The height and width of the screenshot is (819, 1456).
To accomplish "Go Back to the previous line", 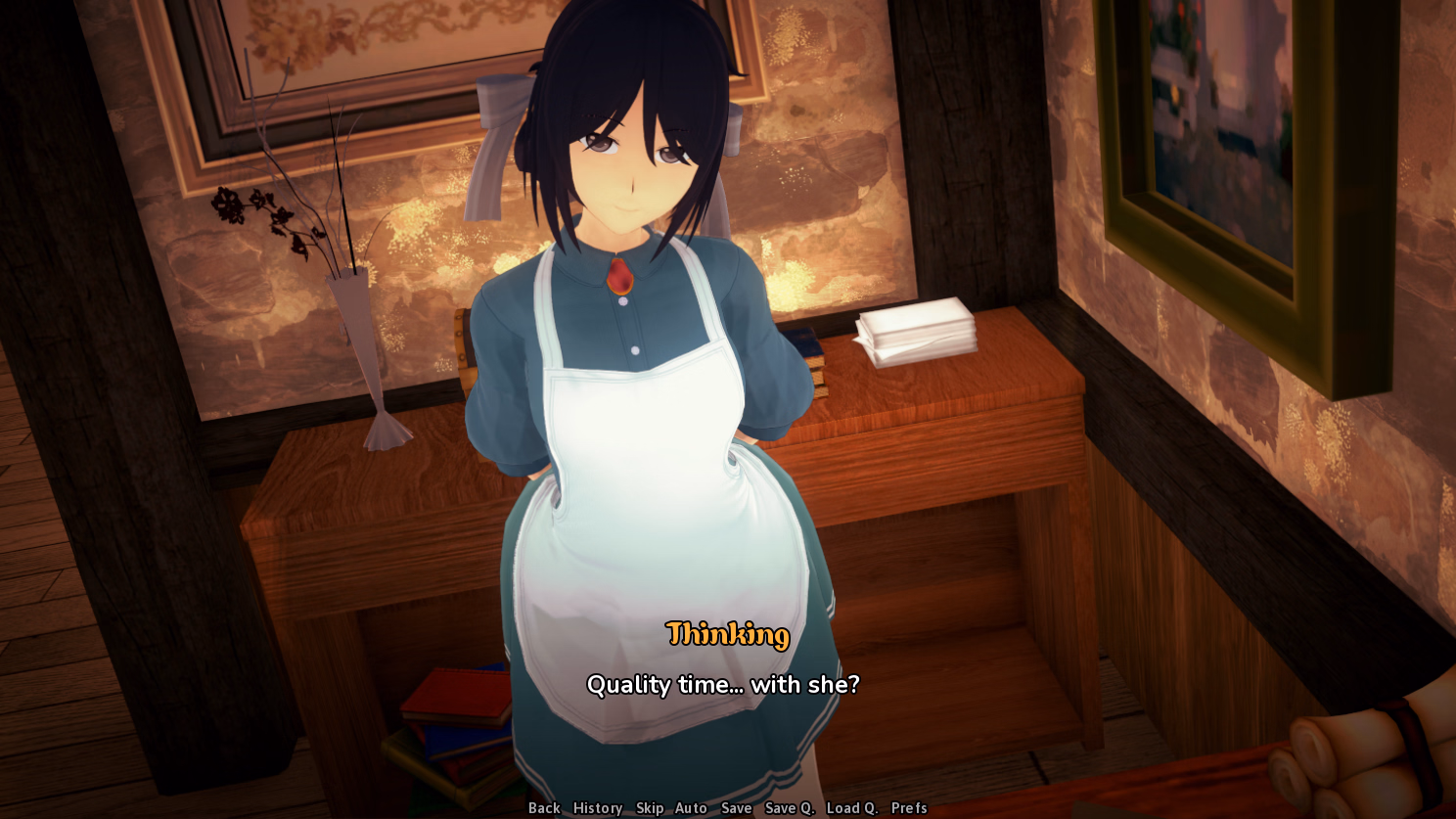I will coord(544,808).
